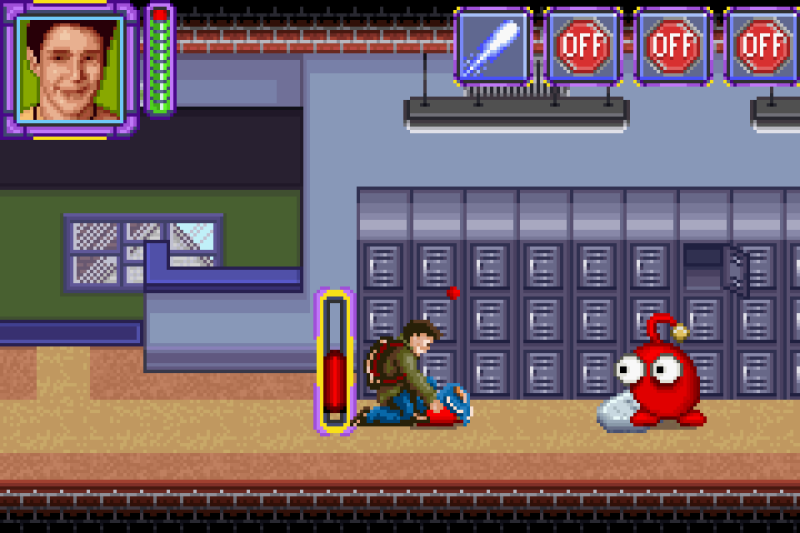Click the character portrait
The image size is (800, 533).
click(x=69, y=68)
